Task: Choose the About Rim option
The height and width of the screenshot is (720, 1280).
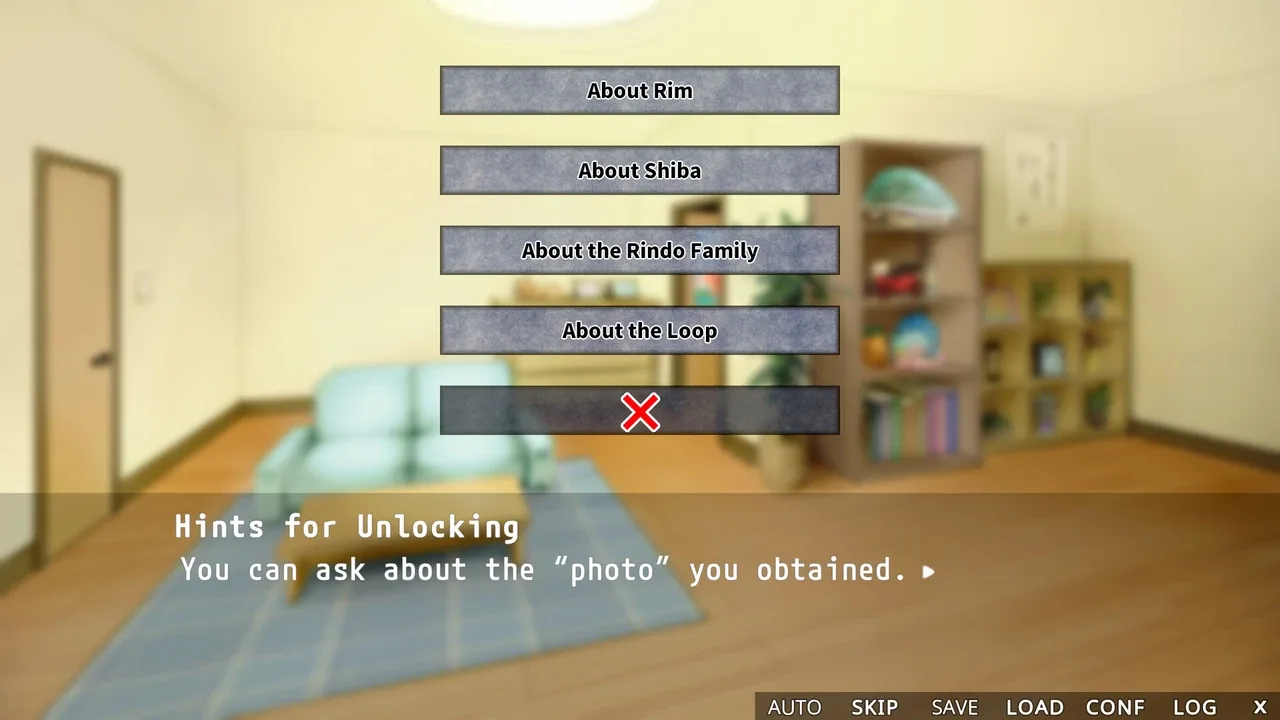Action: pyautogui.click(x=639, y=90)
